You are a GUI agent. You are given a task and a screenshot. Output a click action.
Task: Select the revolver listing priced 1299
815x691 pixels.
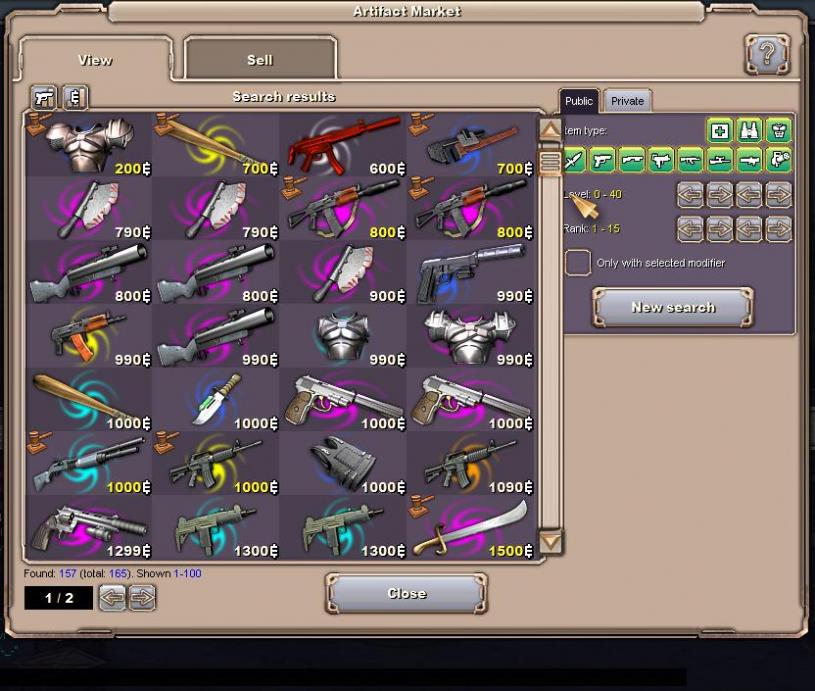coord(89,528)
